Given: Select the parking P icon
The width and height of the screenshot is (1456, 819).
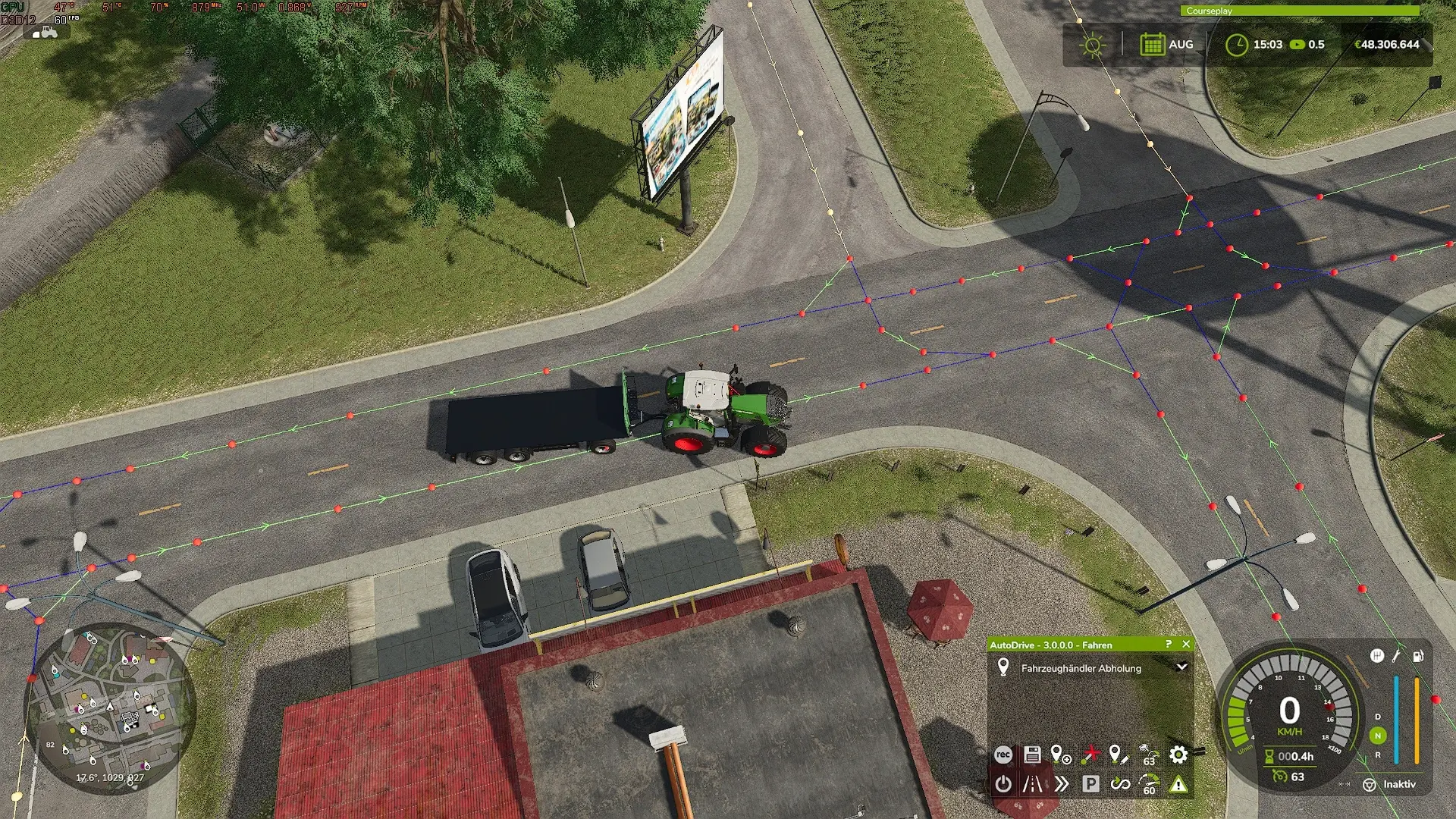Looking at the screenshot, I should [x=1090, y=784].
